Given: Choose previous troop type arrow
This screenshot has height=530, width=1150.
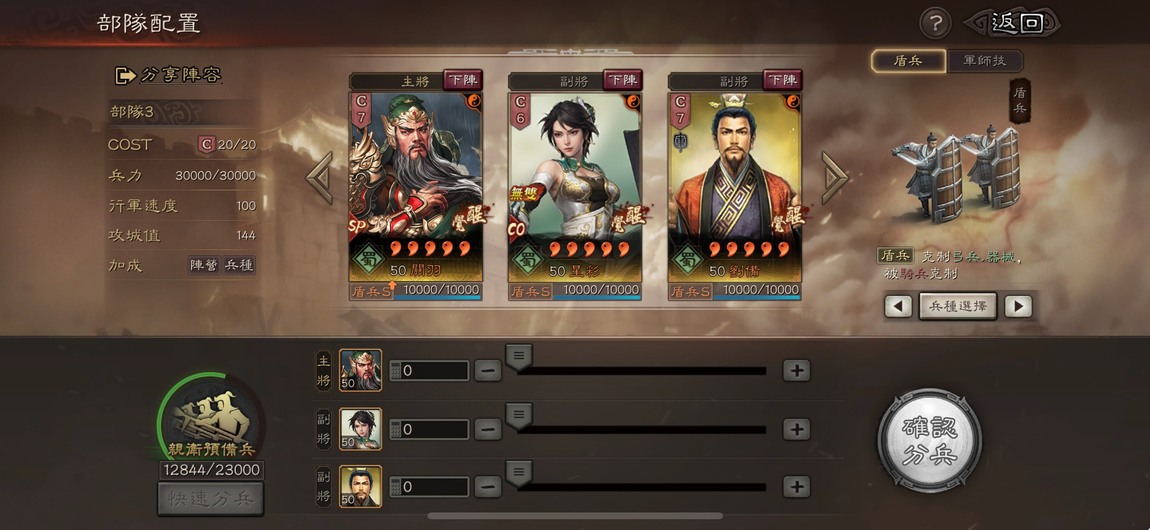Looking at the screenshot, I should click(x=898, y=306).
